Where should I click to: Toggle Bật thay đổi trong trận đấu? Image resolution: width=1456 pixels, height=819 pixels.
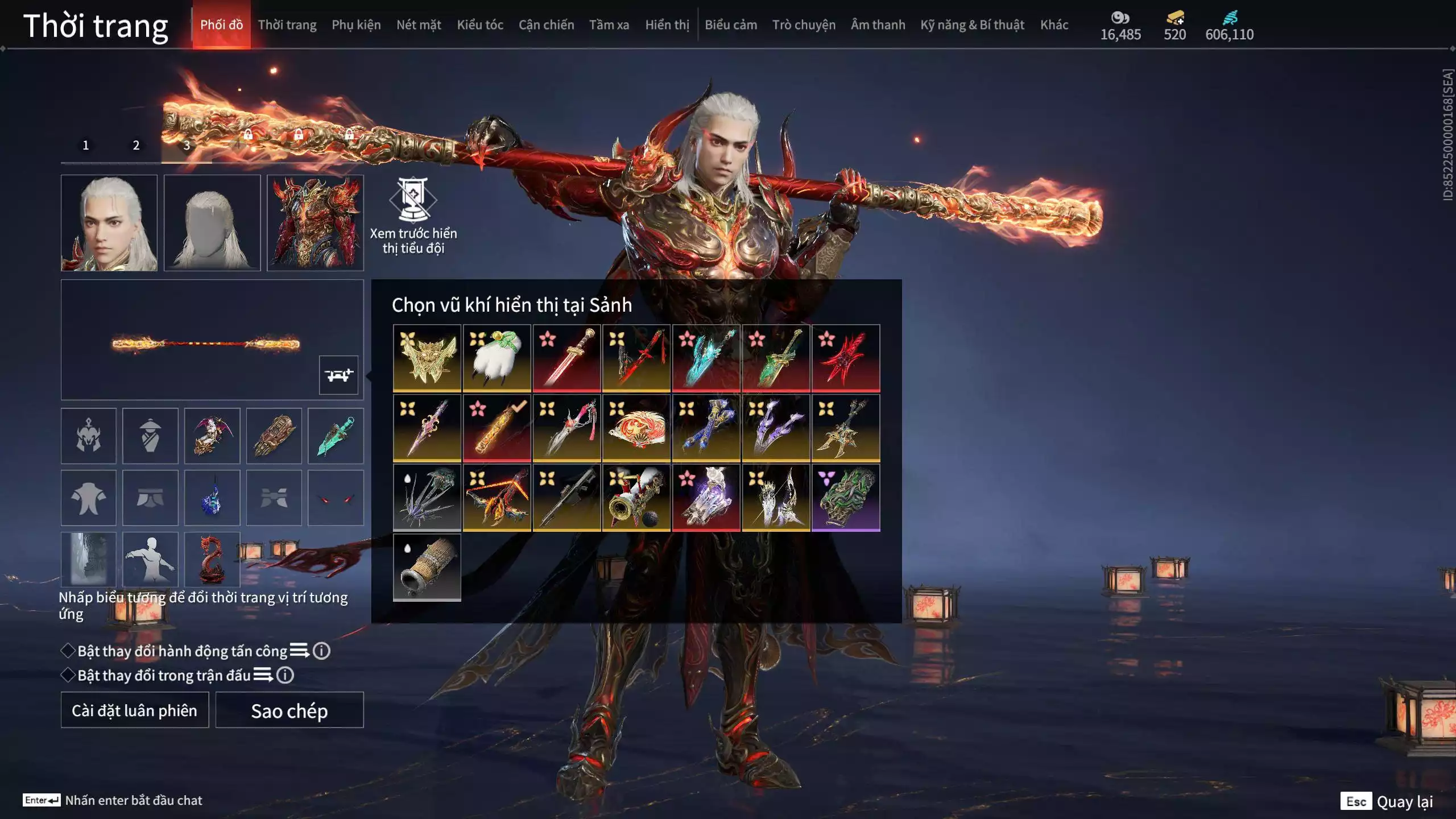tap(68, 675)
